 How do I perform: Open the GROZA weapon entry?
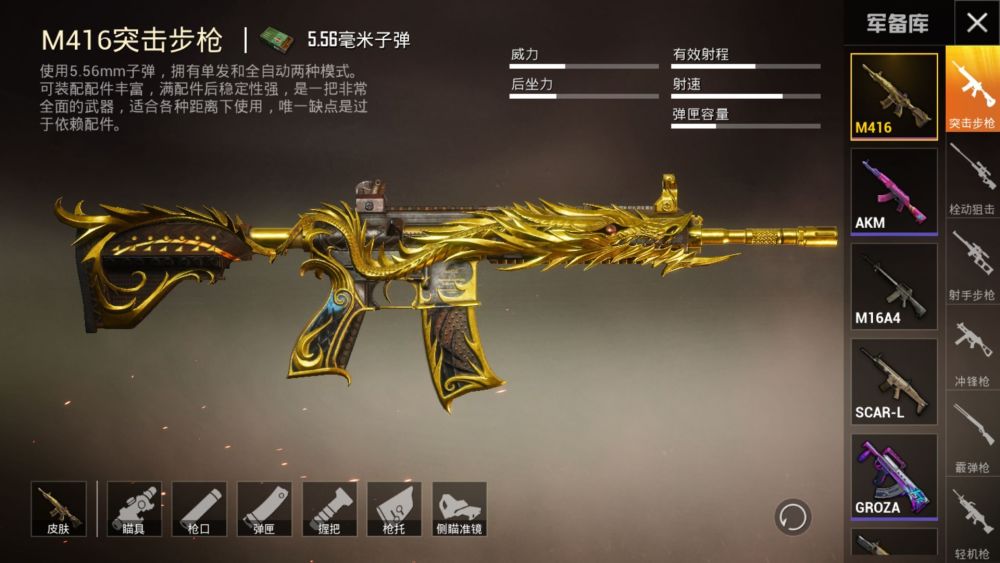[894, 476]
